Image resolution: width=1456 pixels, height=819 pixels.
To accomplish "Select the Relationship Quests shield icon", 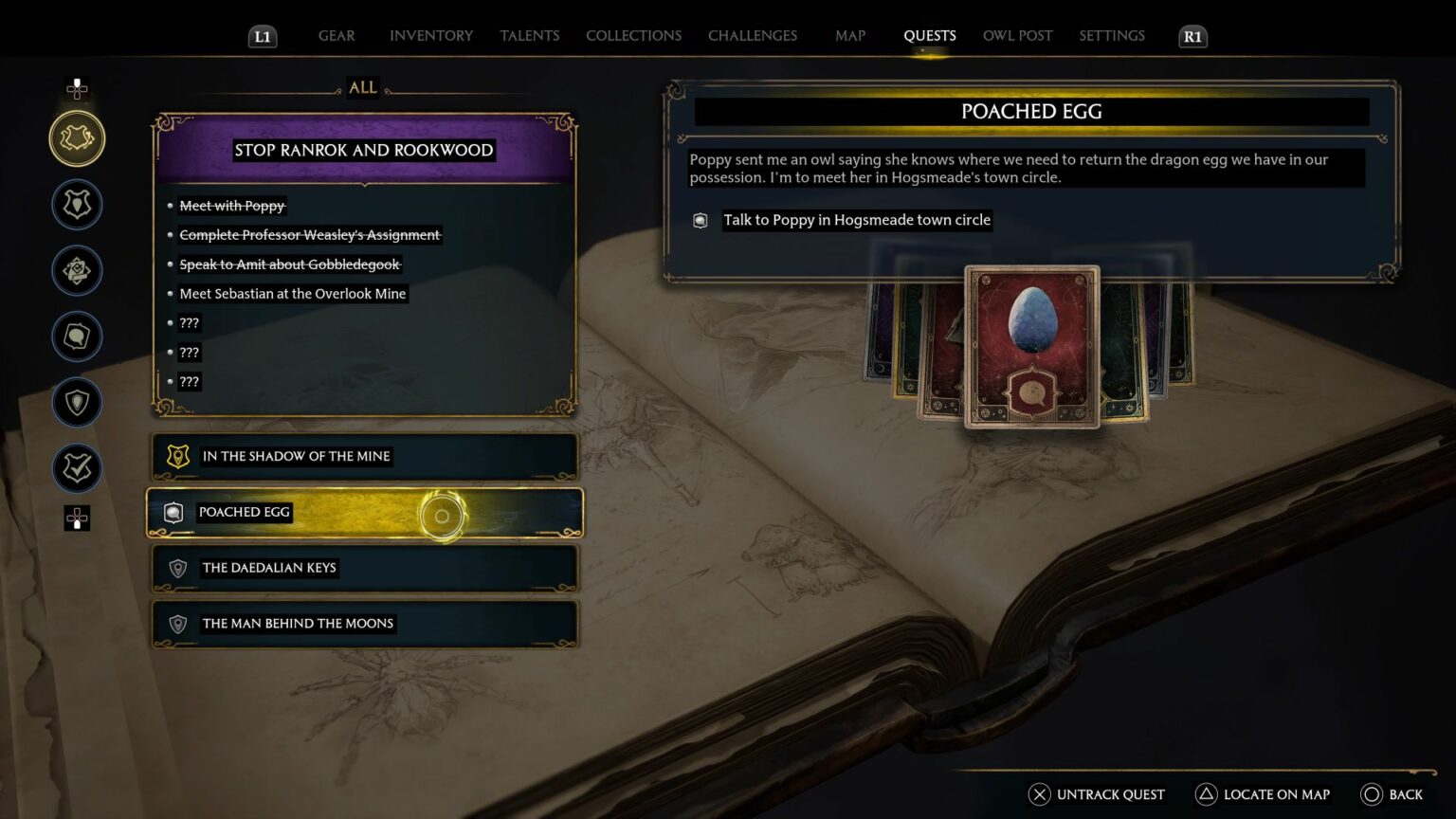I will pyautogui.click(x=77, y=402).
